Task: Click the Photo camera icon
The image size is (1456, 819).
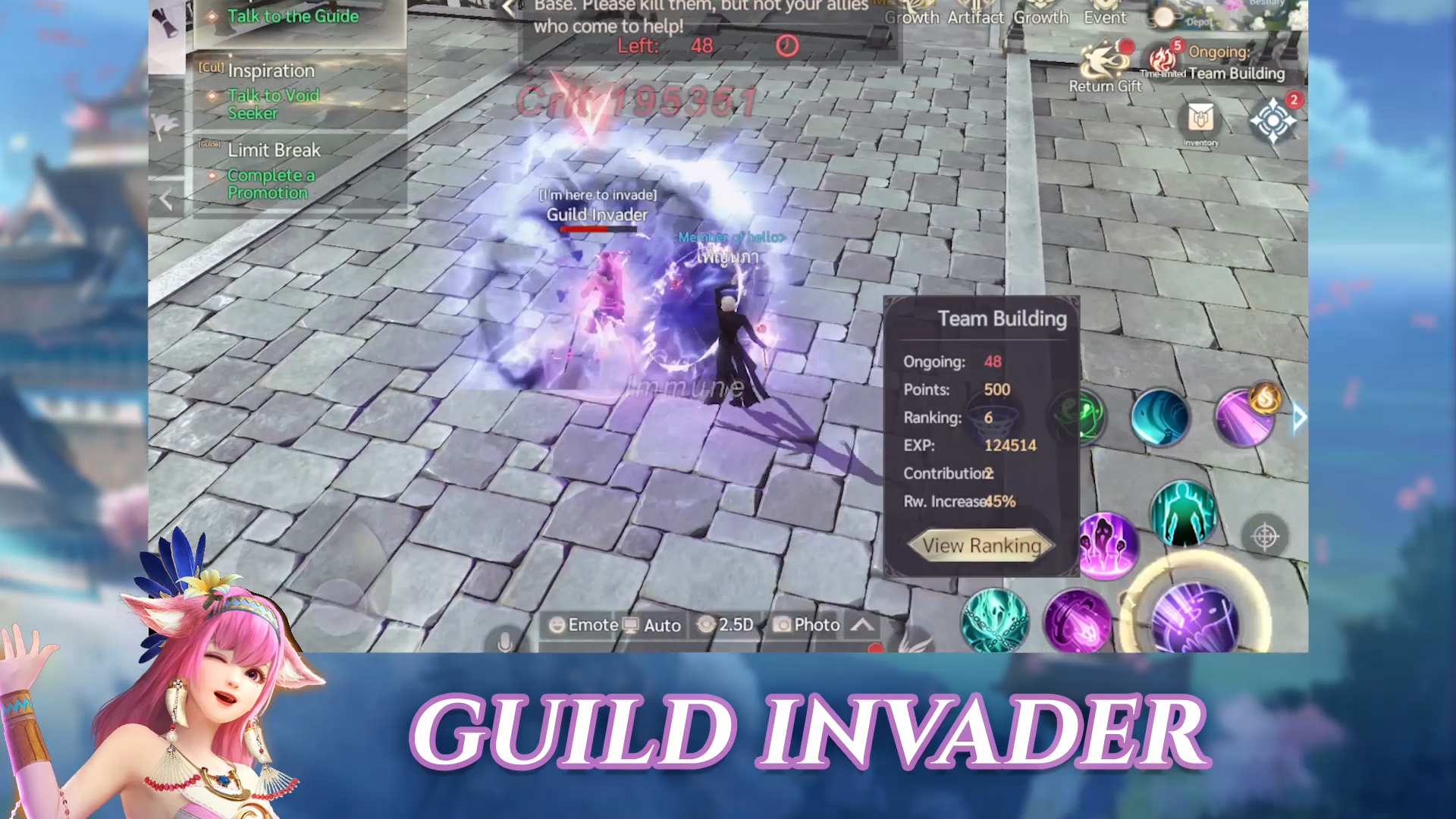Action: pyautogui.click(x=783, y=625)
